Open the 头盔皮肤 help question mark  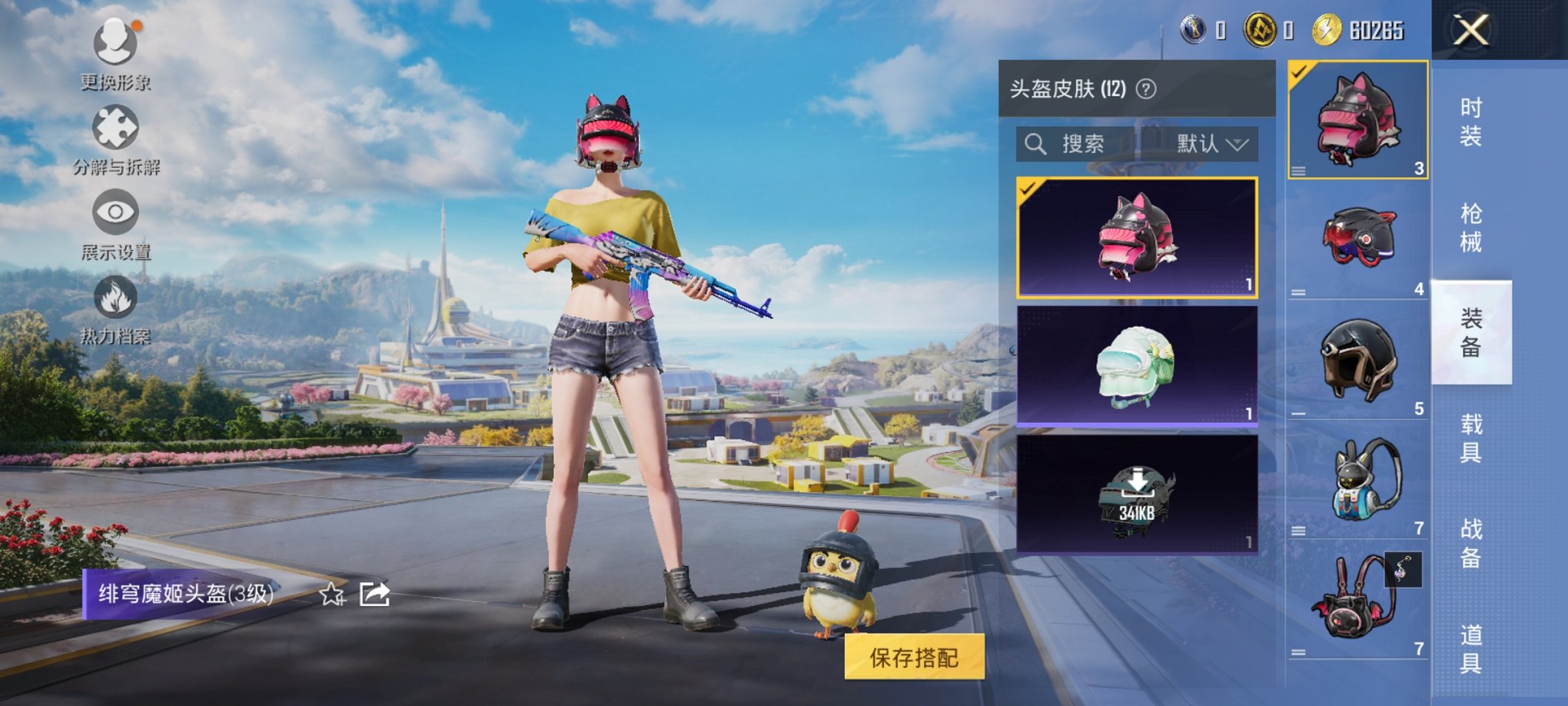[1144, 87]
